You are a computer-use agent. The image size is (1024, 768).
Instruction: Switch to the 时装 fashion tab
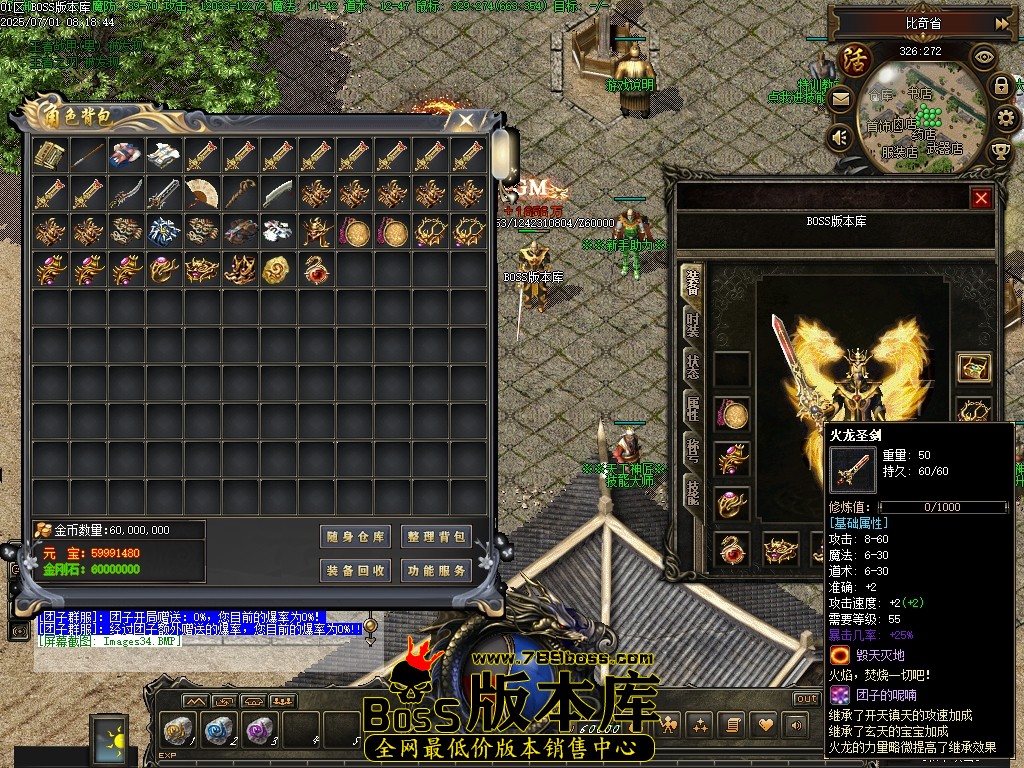click(692, 324)
